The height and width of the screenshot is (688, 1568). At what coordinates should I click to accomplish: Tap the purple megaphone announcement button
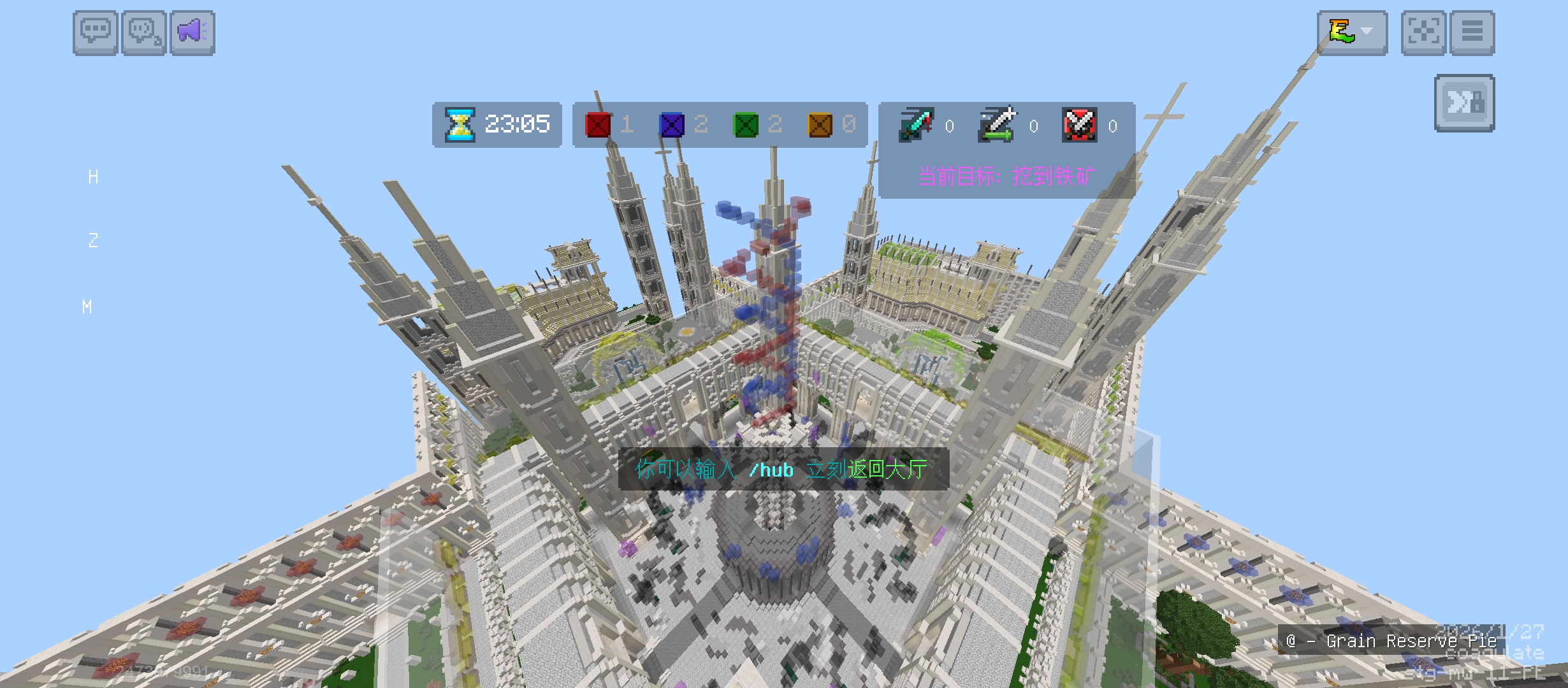192,32
